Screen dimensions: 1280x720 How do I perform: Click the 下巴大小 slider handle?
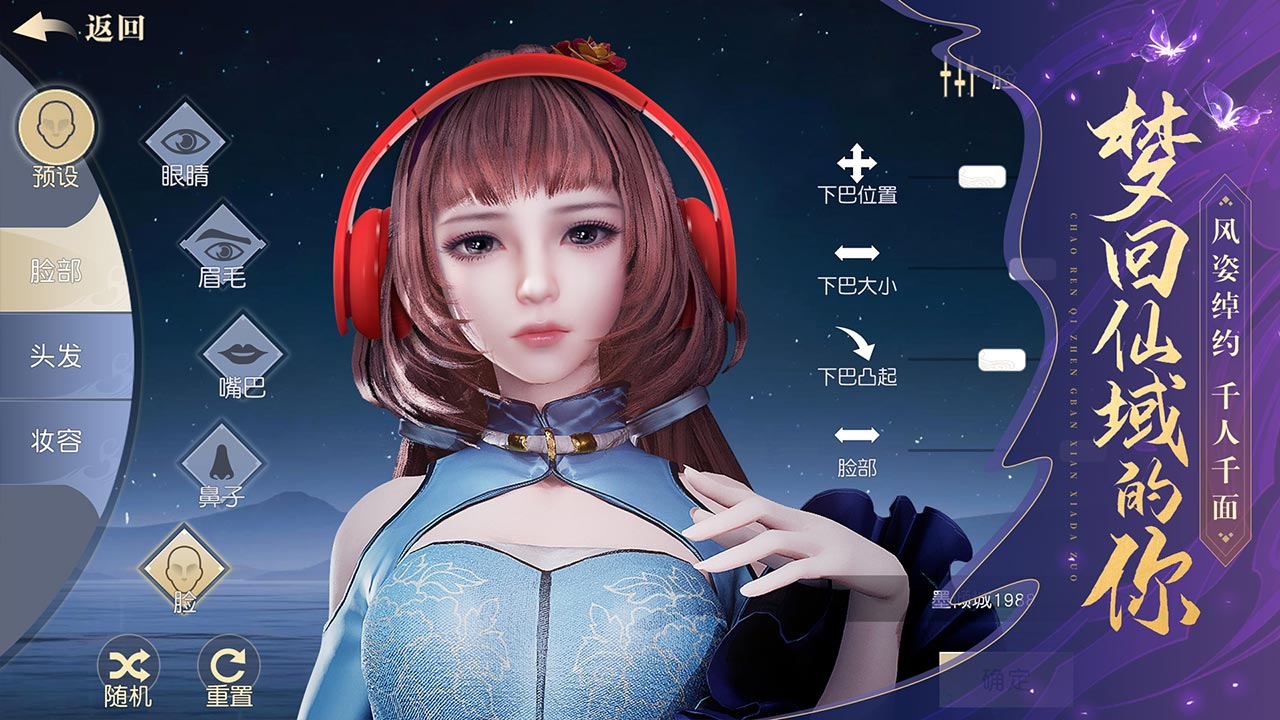coord(1030,269)
